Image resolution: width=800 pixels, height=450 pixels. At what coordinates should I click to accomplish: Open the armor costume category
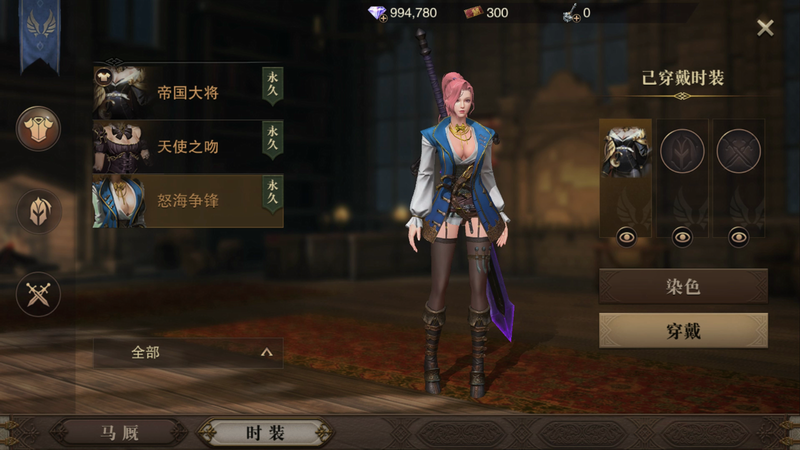(38, 128)
